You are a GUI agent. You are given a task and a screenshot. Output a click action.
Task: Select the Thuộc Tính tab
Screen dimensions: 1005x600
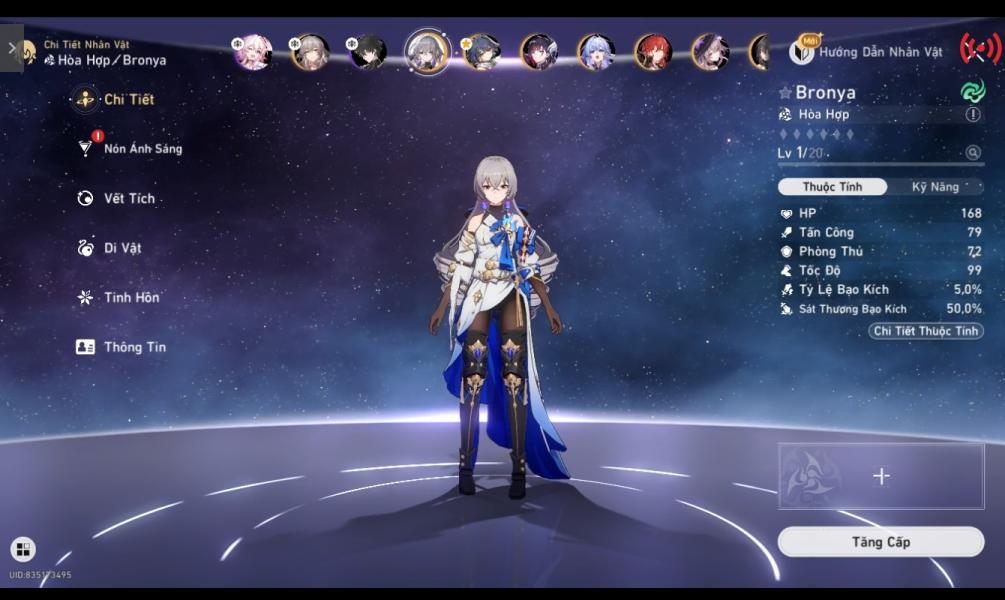832,187
